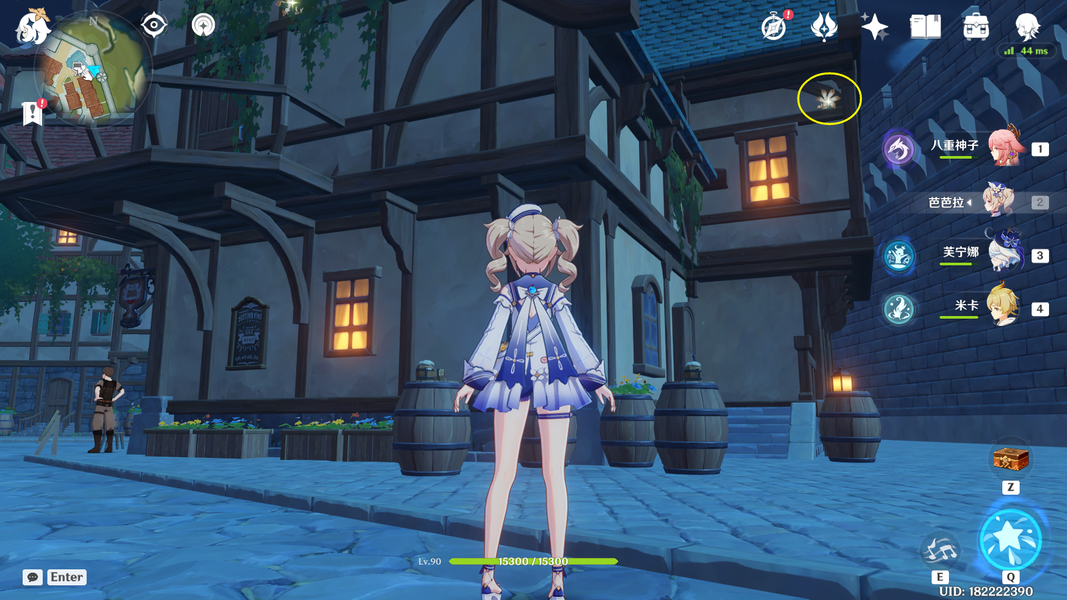Click the eye-shaped icon beside the minimap
1067x600 pixels.
[153, 24]
